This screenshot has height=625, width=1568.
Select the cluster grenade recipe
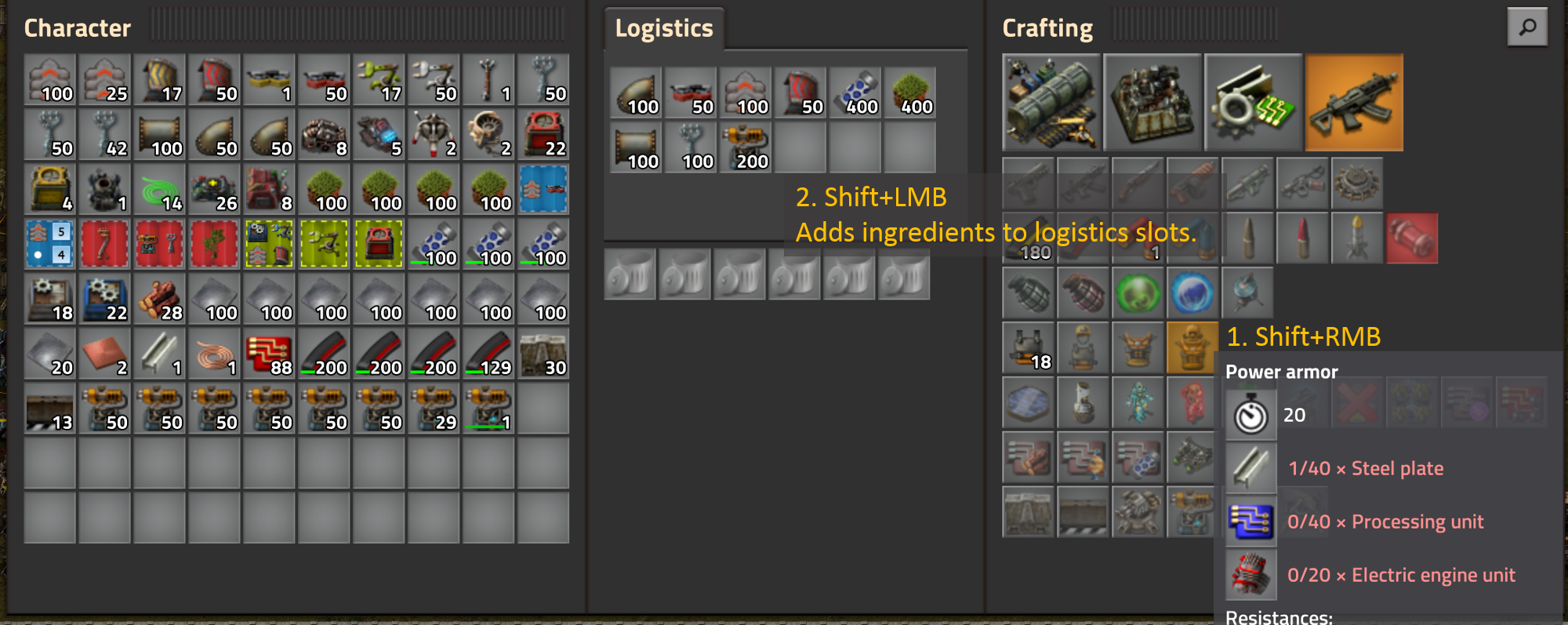[1083, 293]
